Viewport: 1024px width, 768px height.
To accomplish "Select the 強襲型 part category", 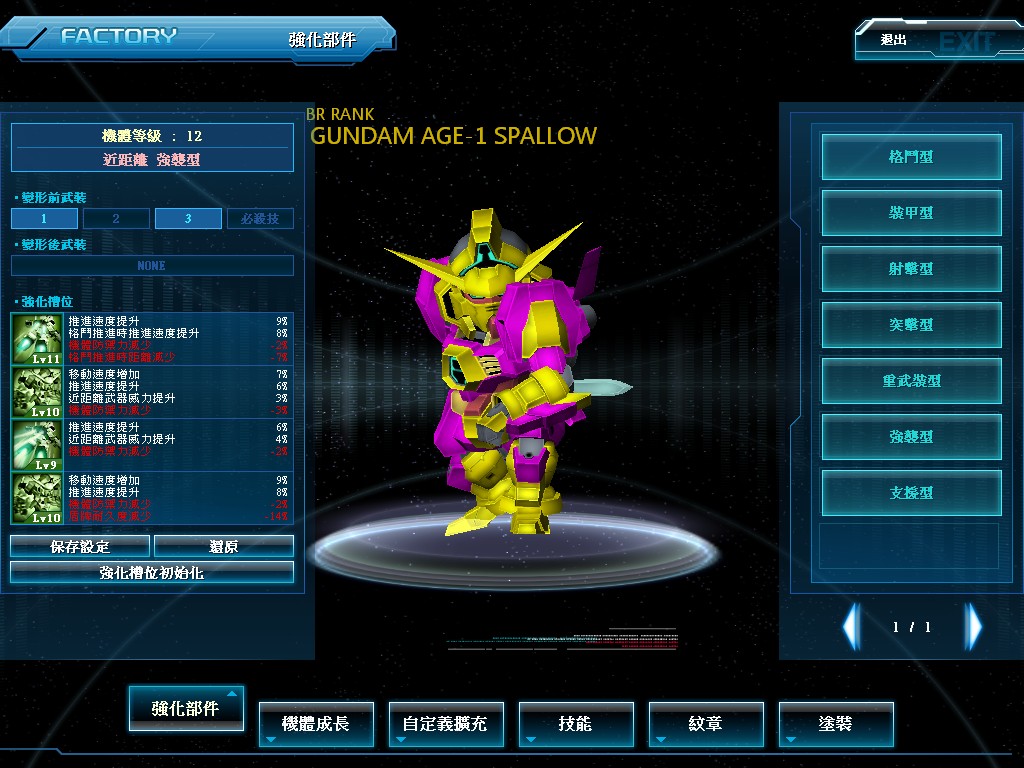I will tap(911, 437).
